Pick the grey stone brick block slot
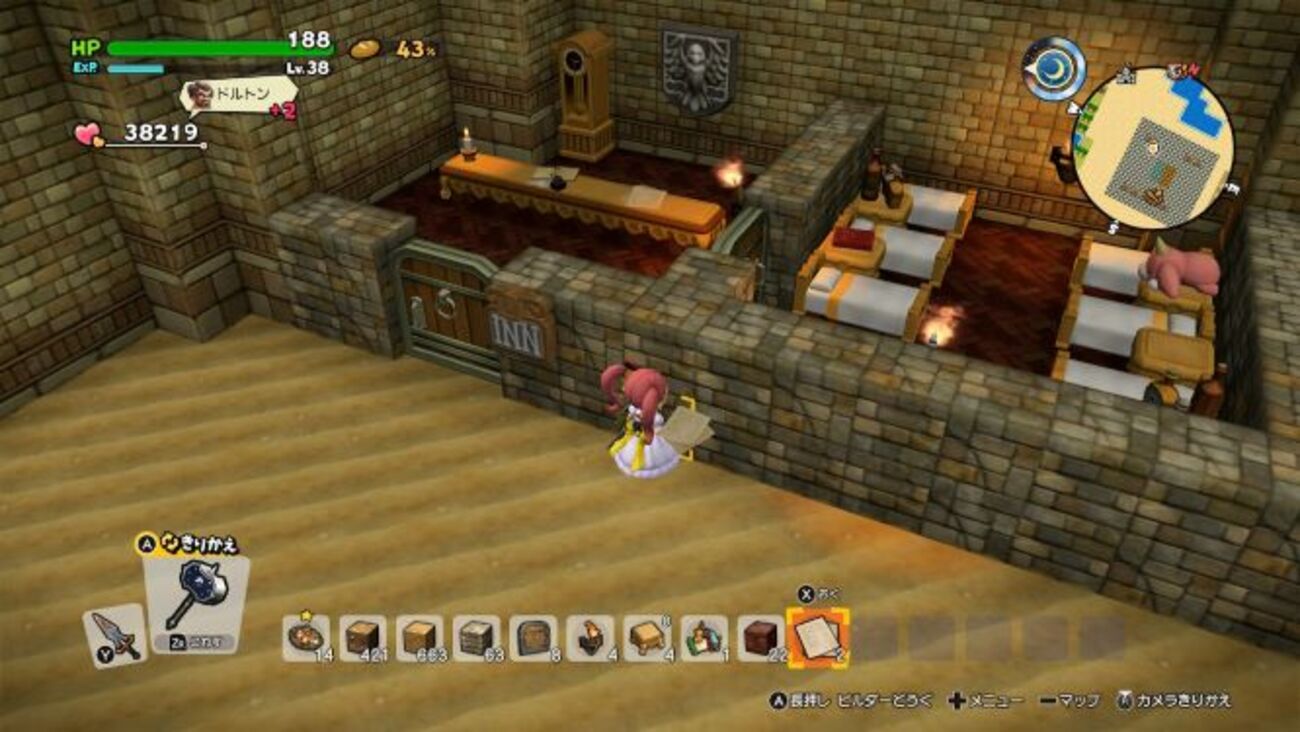Screen dimensions: 1300x732 [476, 637]
